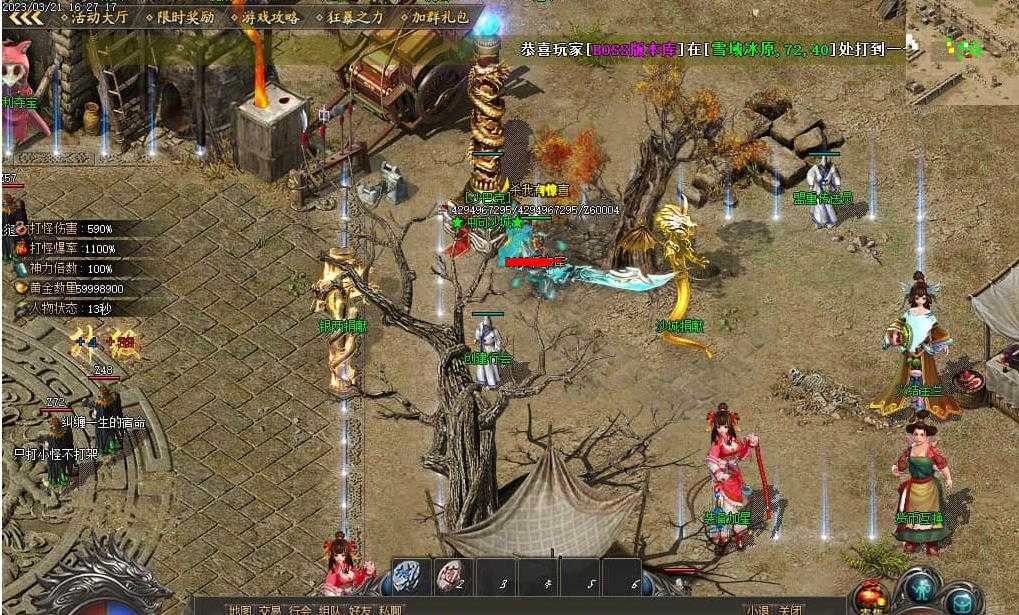Click the 小退 logout button
The width and height of the screenshot is (1019, 615).
coord(757,608)
